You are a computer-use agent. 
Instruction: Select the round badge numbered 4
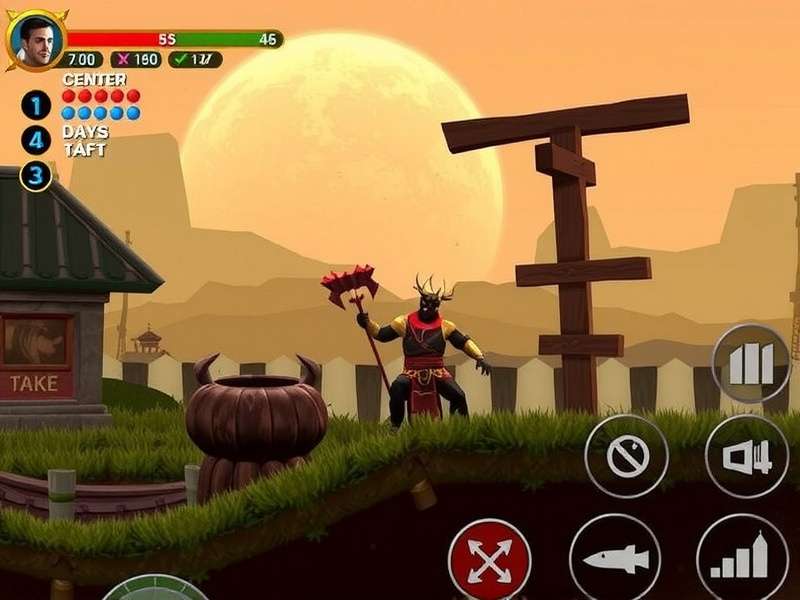(37, 141)
